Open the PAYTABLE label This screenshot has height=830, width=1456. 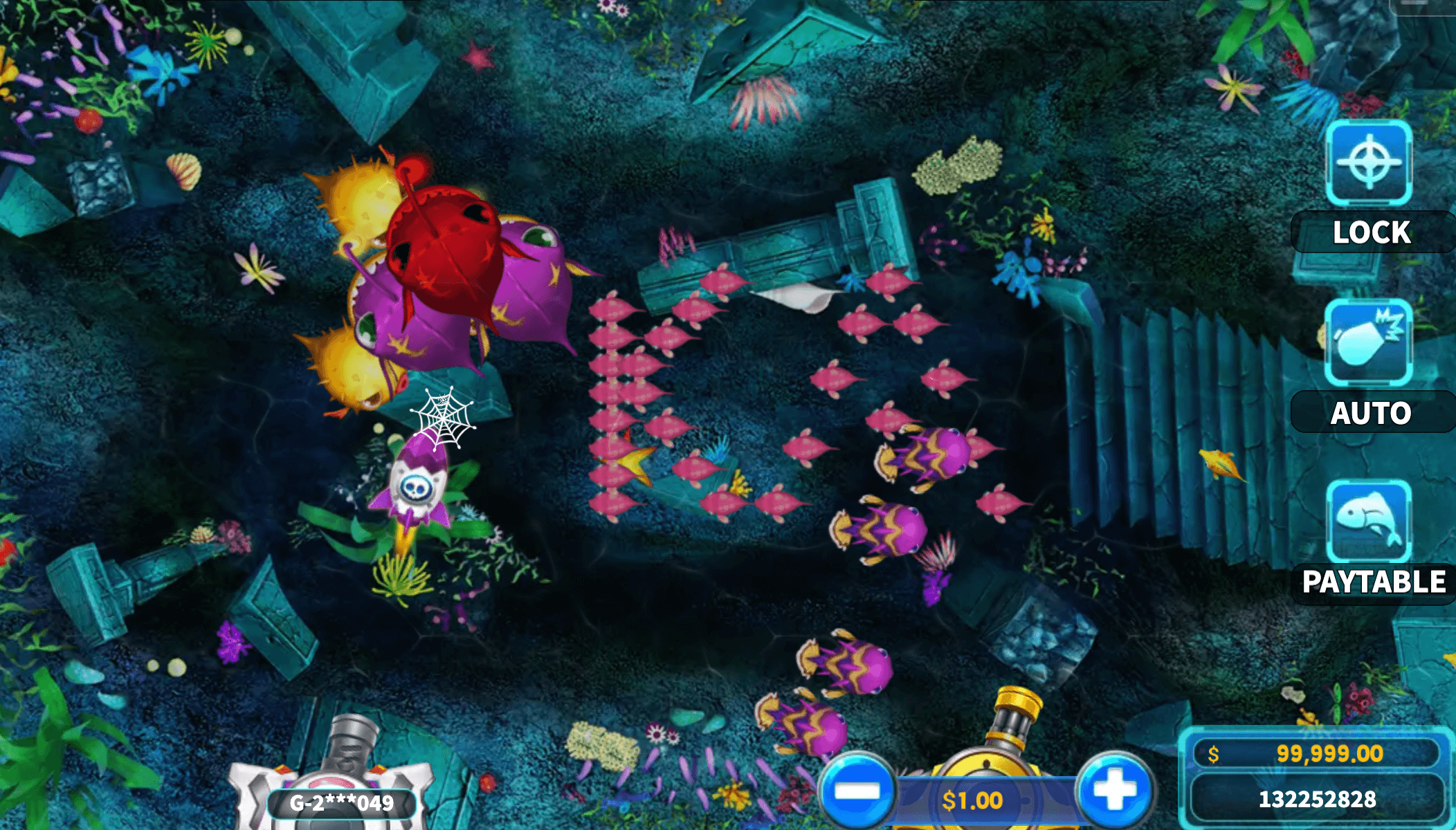(1373, 581)
